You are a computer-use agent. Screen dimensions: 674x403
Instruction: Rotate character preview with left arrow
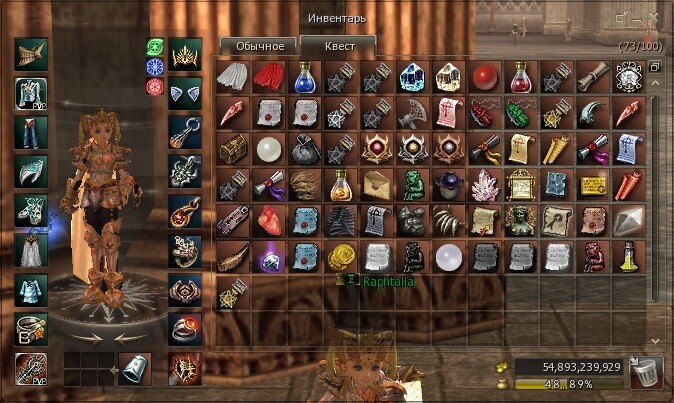(83, 339)
